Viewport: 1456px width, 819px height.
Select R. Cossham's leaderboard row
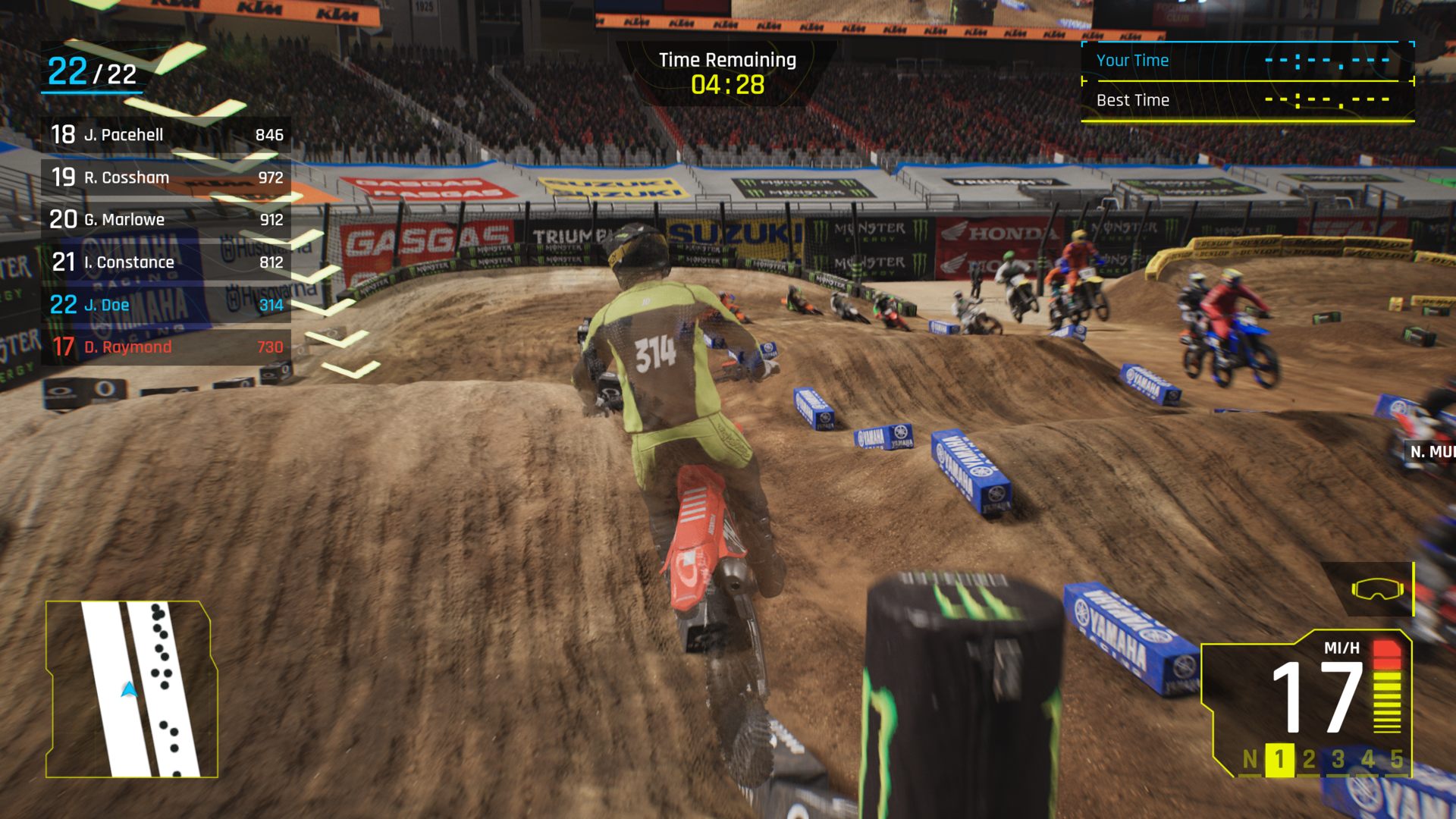(166, 177)
